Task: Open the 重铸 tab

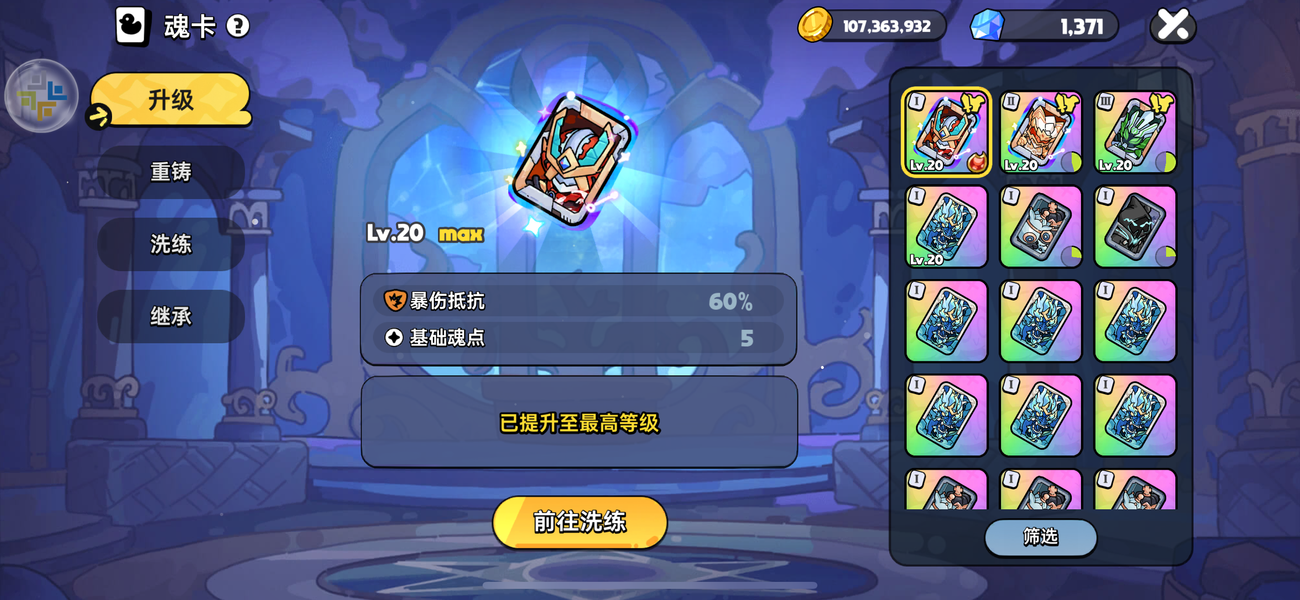Action: 171,172
